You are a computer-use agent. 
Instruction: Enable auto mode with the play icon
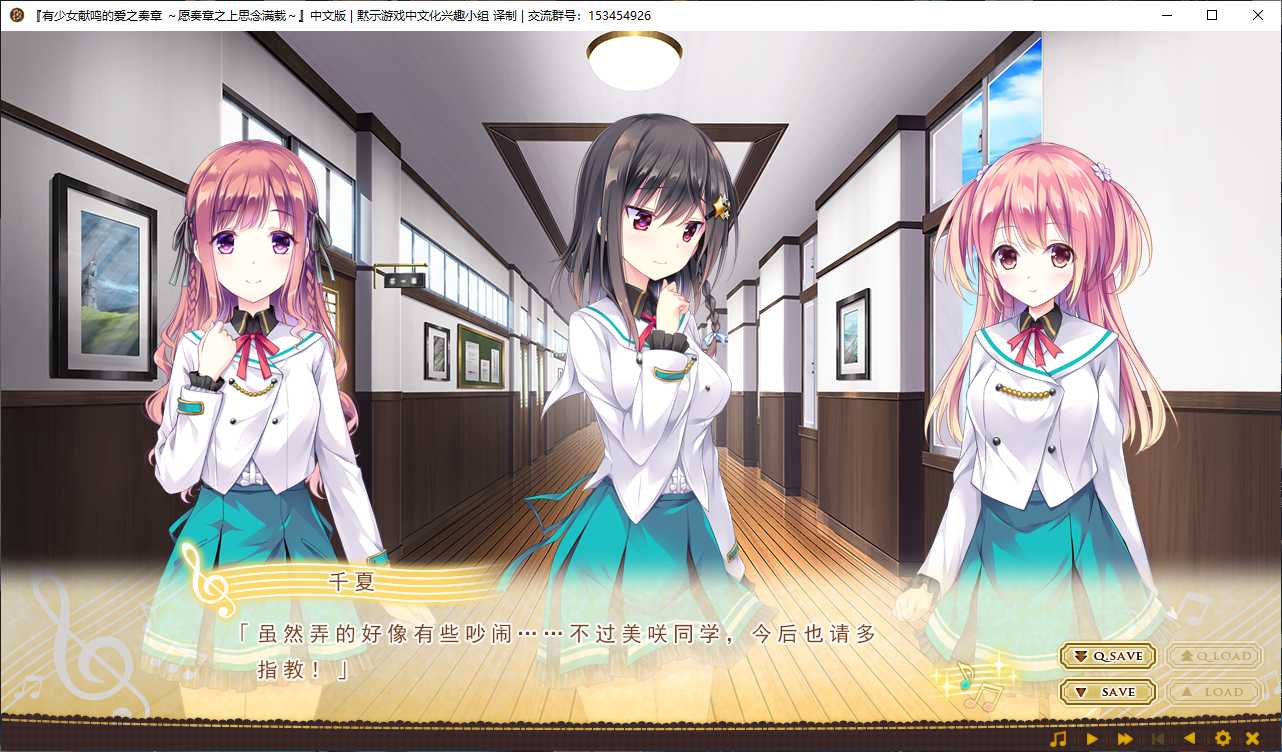1093,738
